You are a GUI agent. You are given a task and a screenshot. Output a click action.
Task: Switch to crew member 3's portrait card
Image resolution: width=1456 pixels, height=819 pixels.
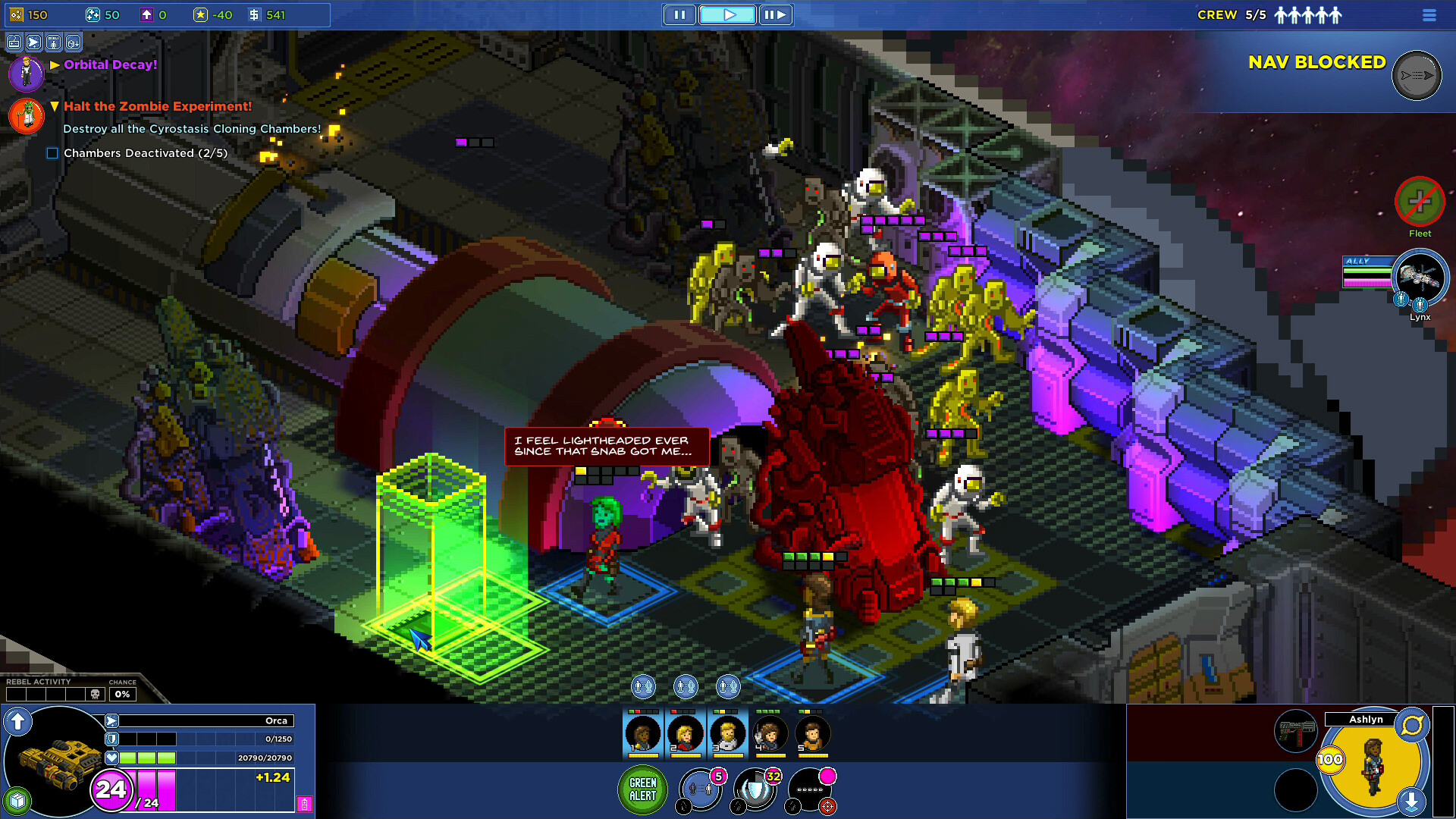click(x=728, y=733)
